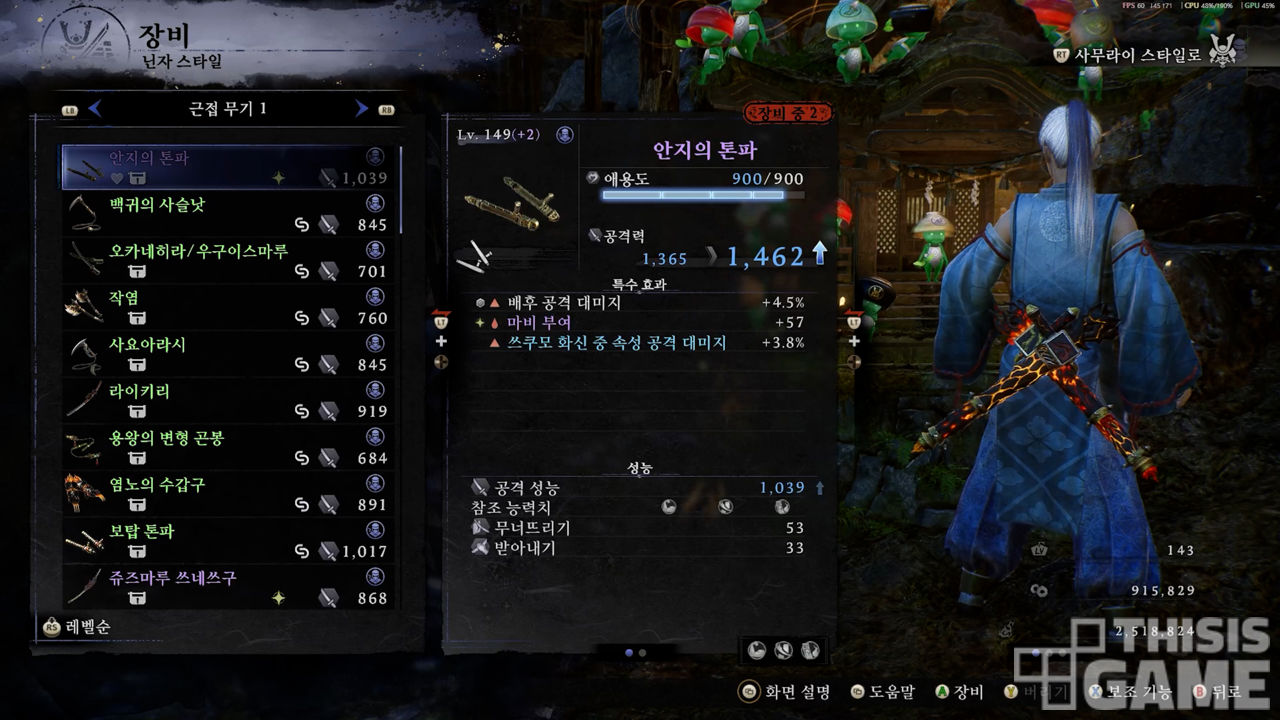Screen dimensions: 1280x720
Task: Choose 쥬즈마루 쓰네쓰구 from the list
Action: (x=230, y=587)
